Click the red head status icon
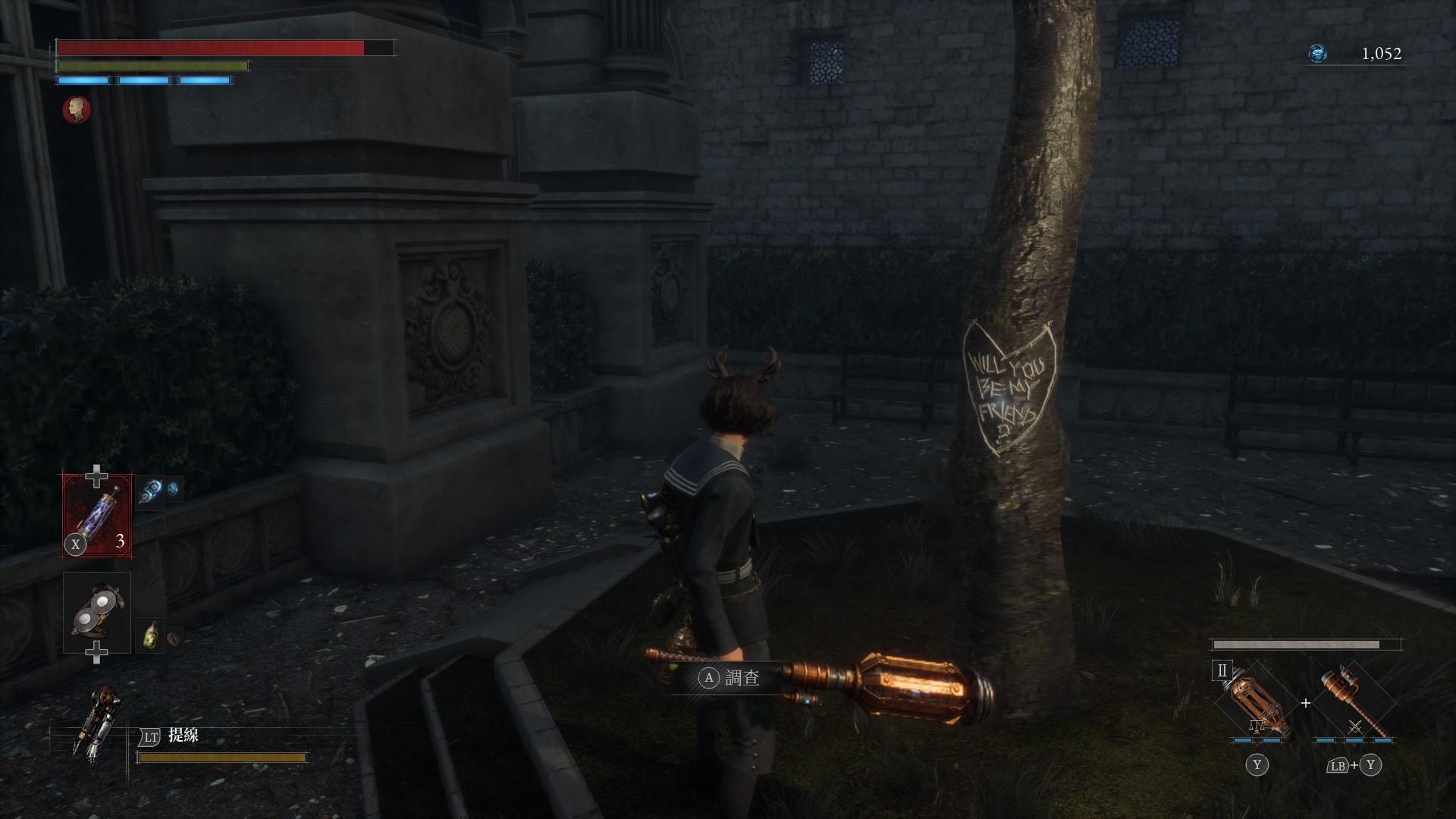This screenshot has height=819, width=1456. coord(77,110)
